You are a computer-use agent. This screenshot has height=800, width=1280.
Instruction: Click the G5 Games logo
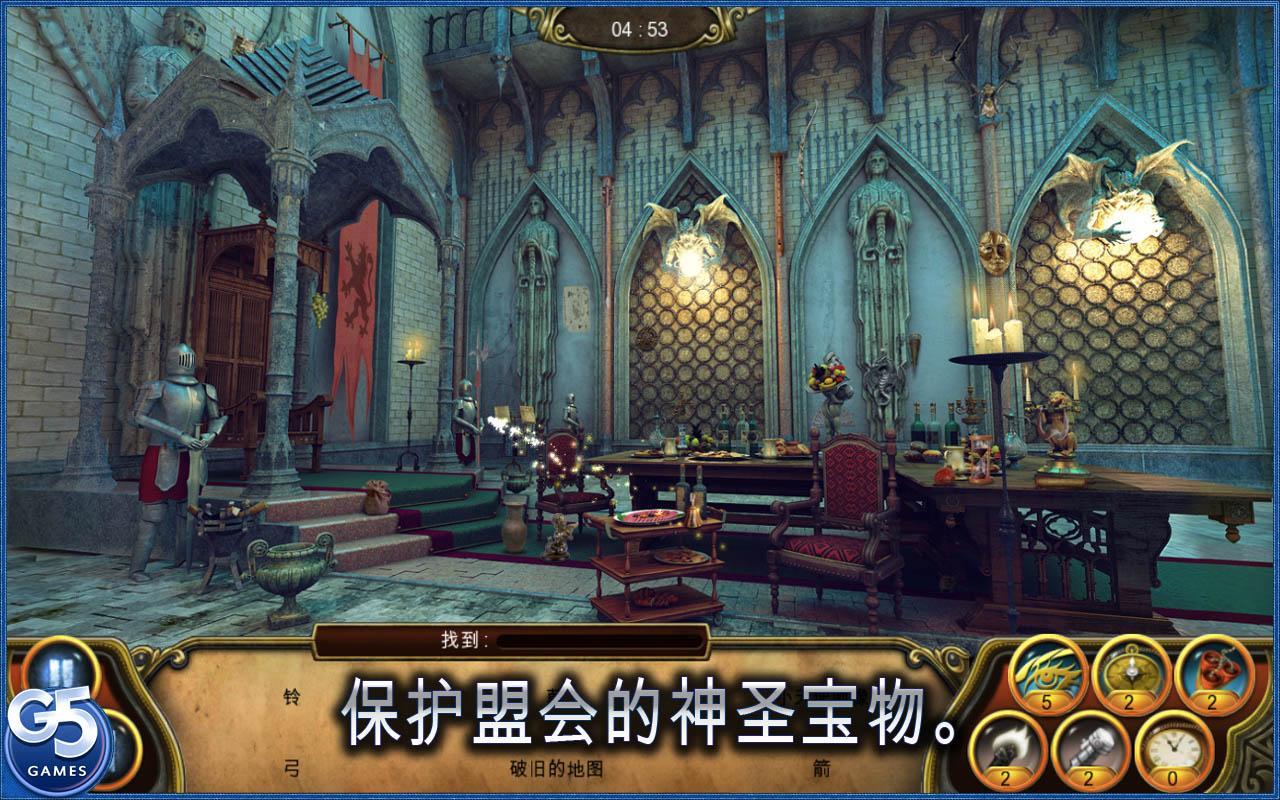click(55, 730)
